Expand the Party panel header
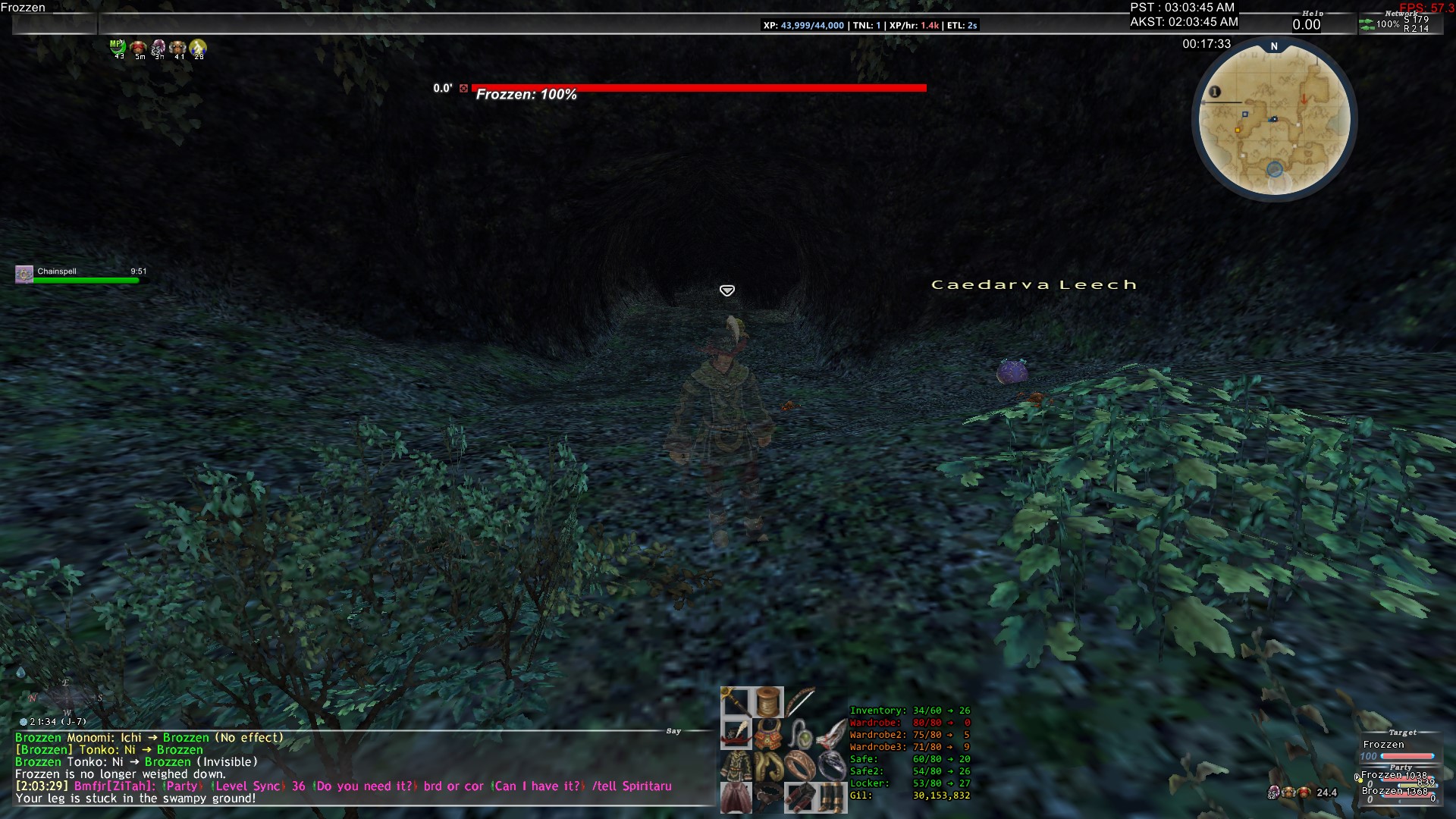Viewport: 1456px width, 819px height. tap(1401, 767)
